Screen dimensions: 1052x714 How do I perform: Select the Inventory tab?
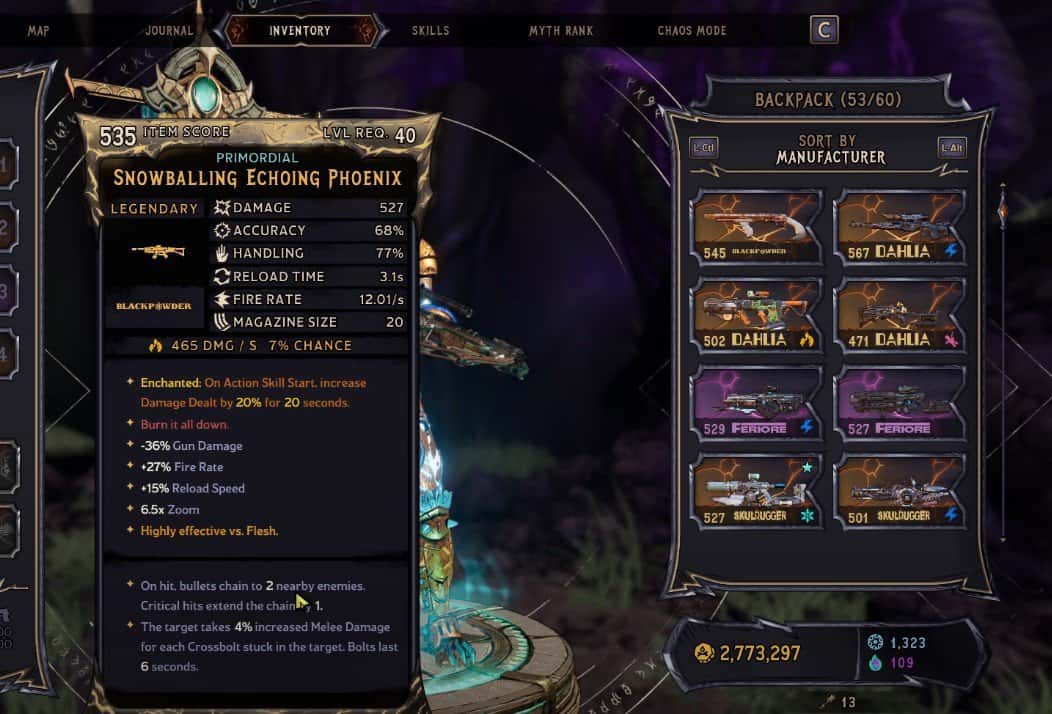pos(299,31)
